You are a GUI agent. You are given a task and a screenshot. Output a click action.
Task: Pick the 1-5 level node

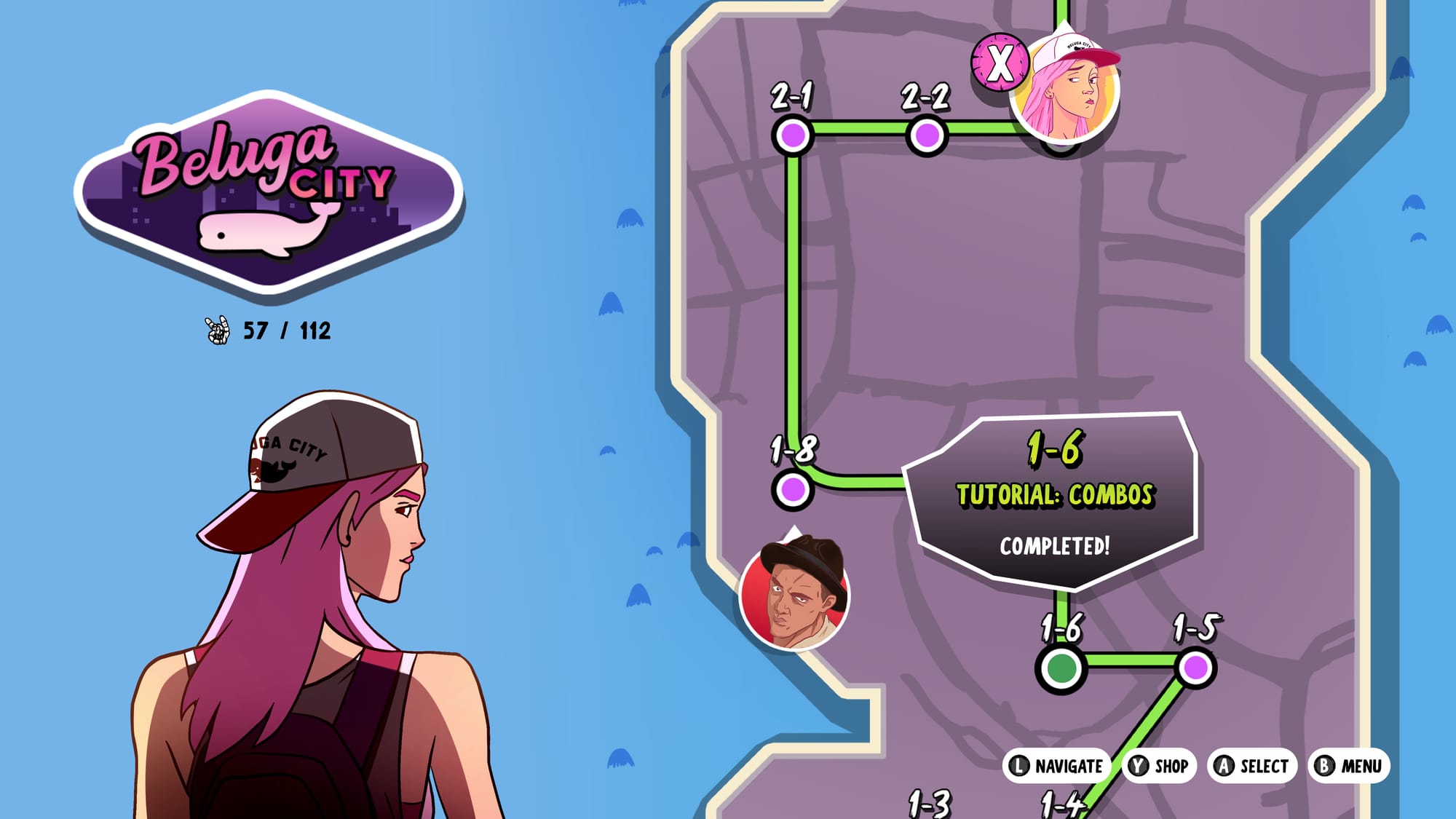coord(1195,668)
